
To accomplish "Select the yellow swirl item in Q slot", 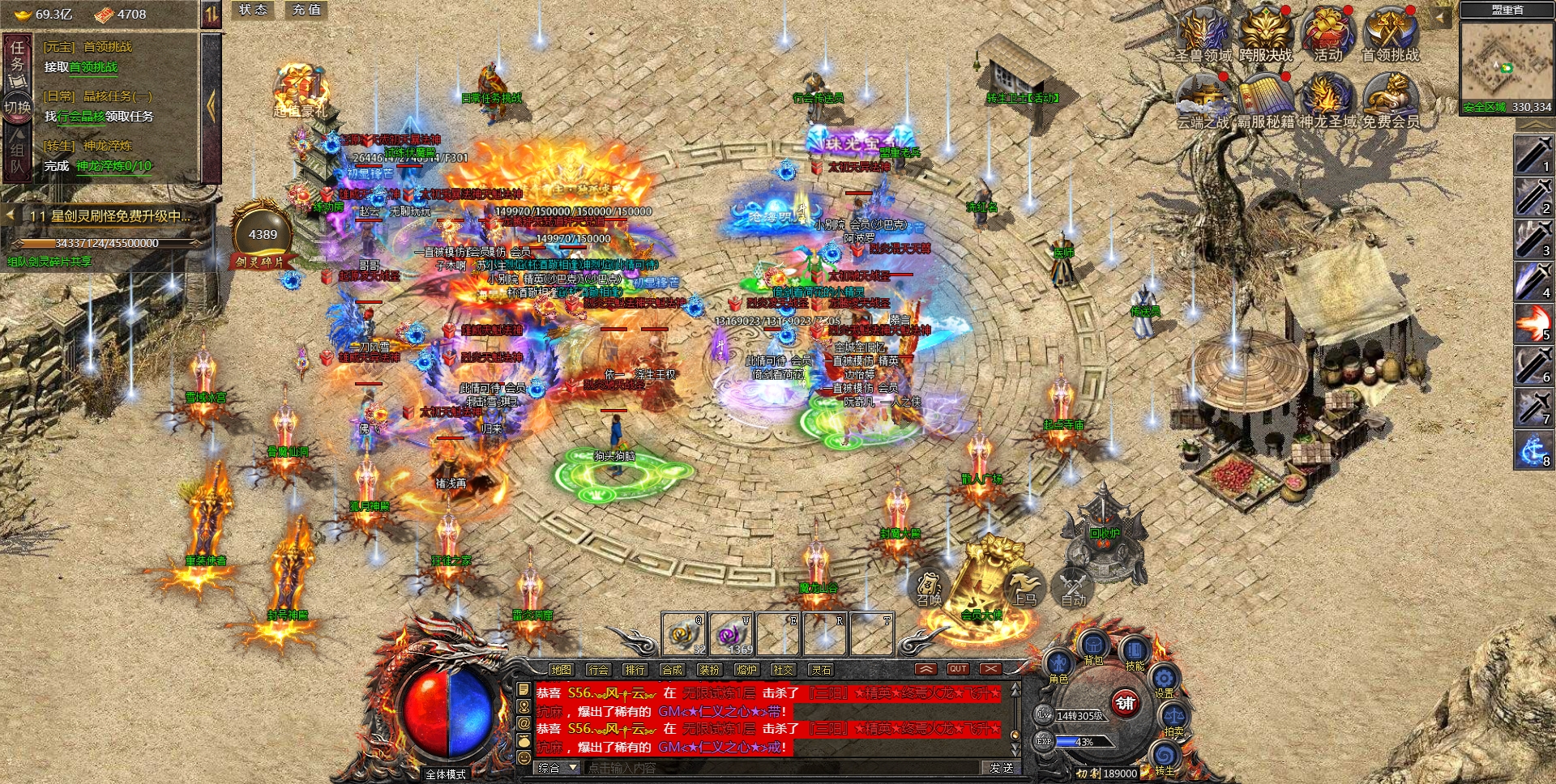I will pos(683,633).
